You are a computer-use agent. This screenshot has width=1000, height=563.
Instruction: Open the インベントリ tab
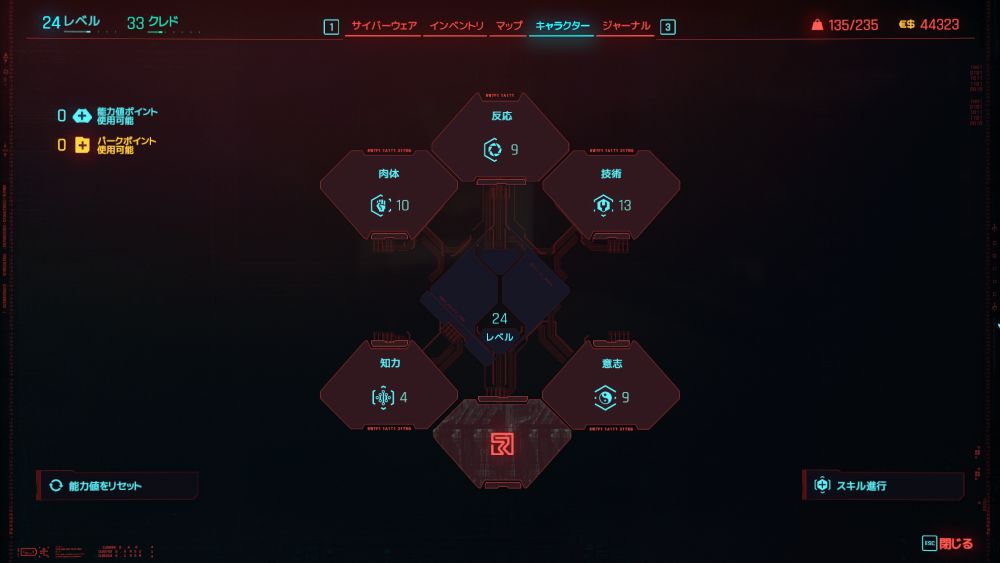[456, 26]
